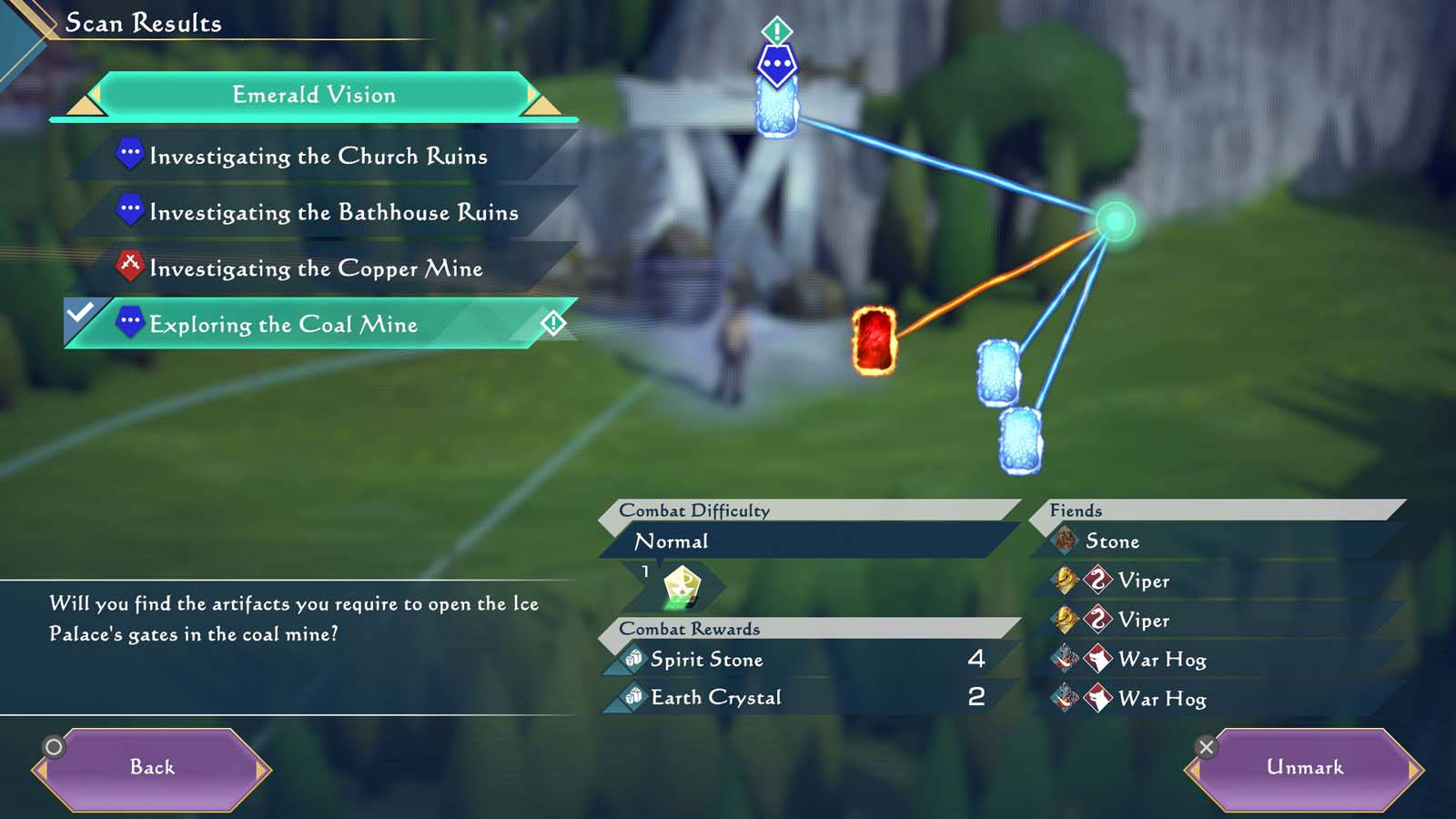Click the Back button
1456x819 pixels.
tap(152, 767)
